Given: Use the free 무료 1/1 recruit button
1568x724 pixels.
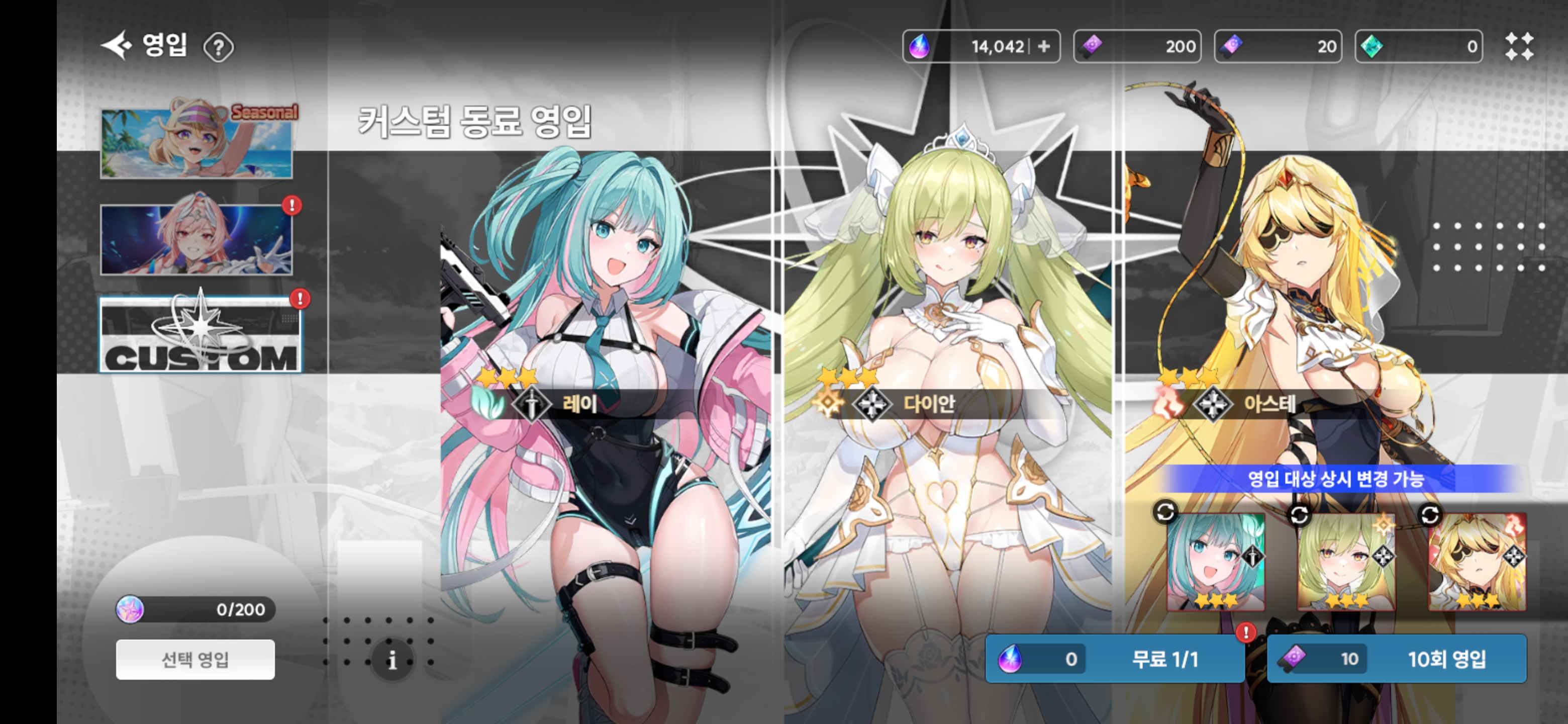Looking at the screenshot, I should [x=1114, y=659].
